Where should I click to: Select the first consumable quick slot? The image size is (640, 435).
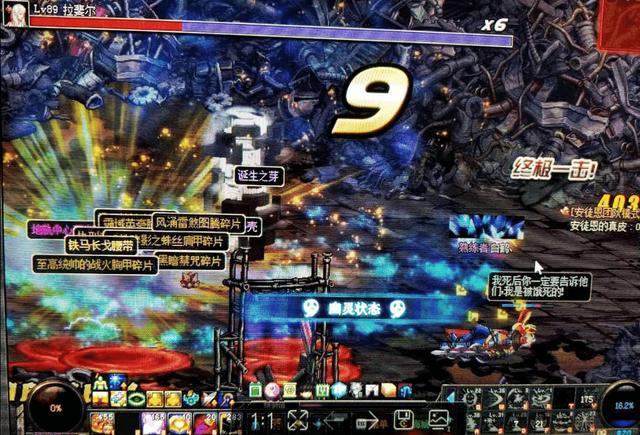coord(103,422)
